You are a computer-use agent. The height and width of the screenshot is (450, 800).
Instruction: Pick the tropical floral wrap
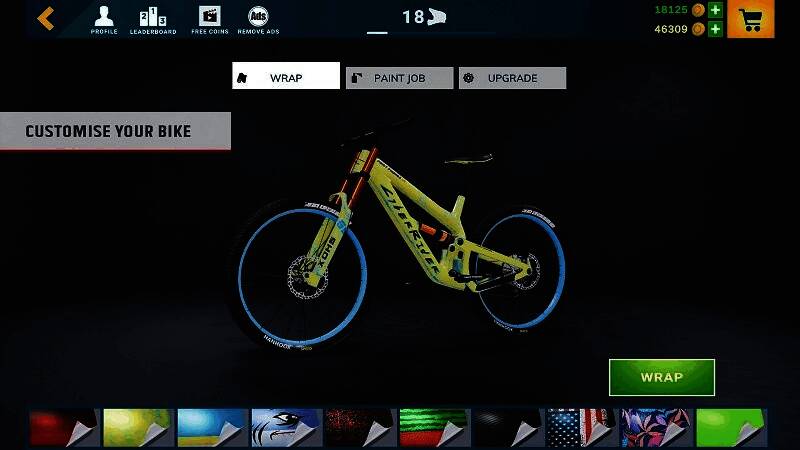pos(655,427)
